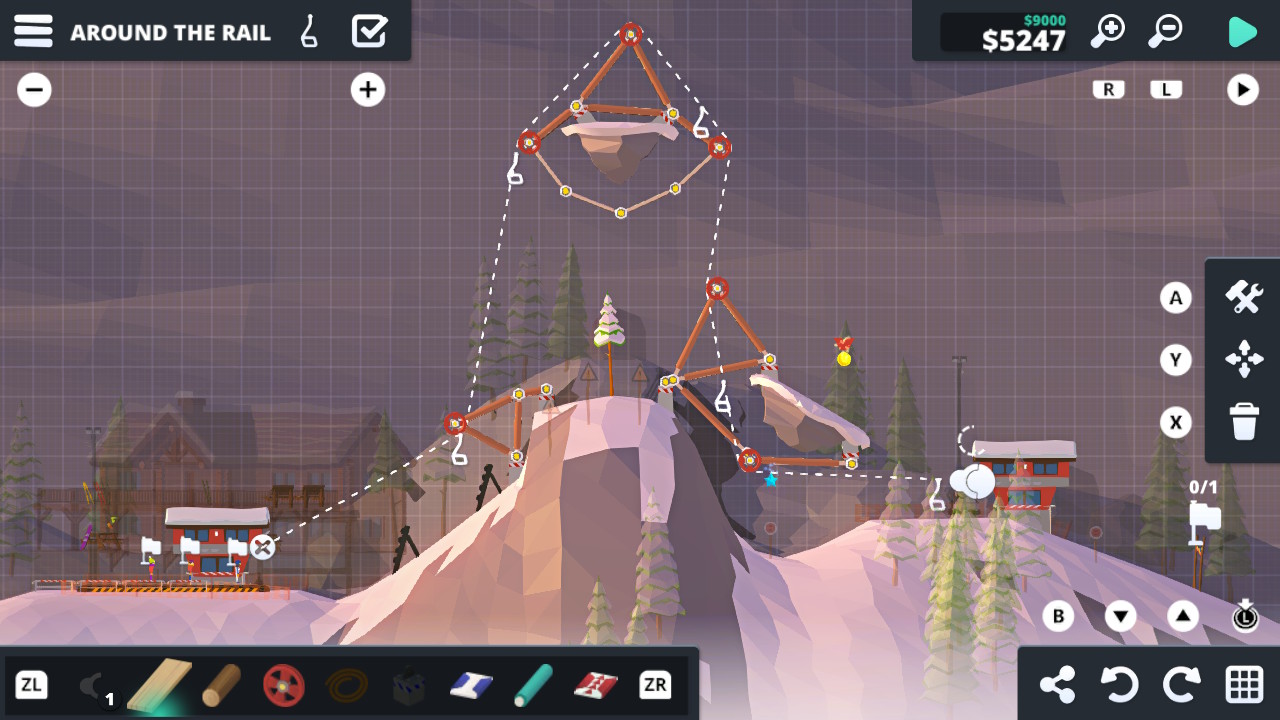
Task: Toggle the checklist checkbox beside the level title
Action: pyautogui.click(x=369, y=31)
